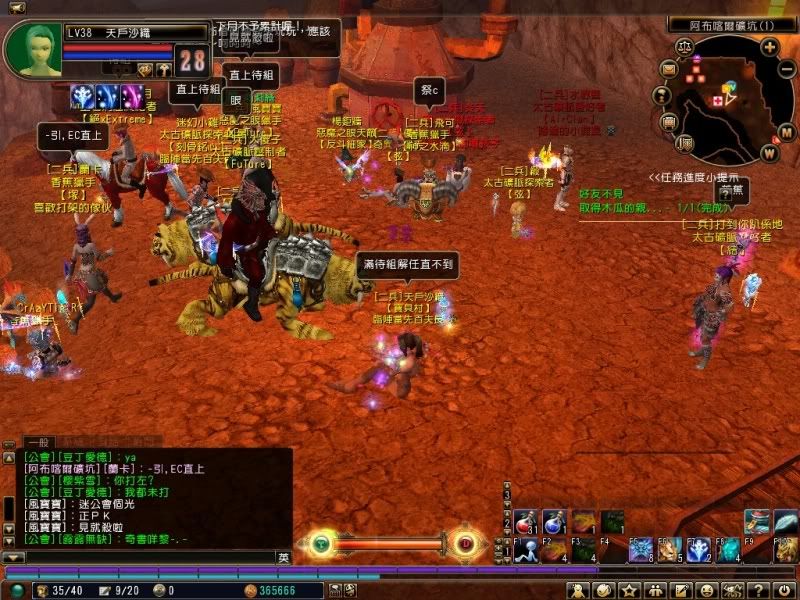Click the megaphone icon above the portrait
The height and width of the screenshot is (600, 800).
click(15, 9)
